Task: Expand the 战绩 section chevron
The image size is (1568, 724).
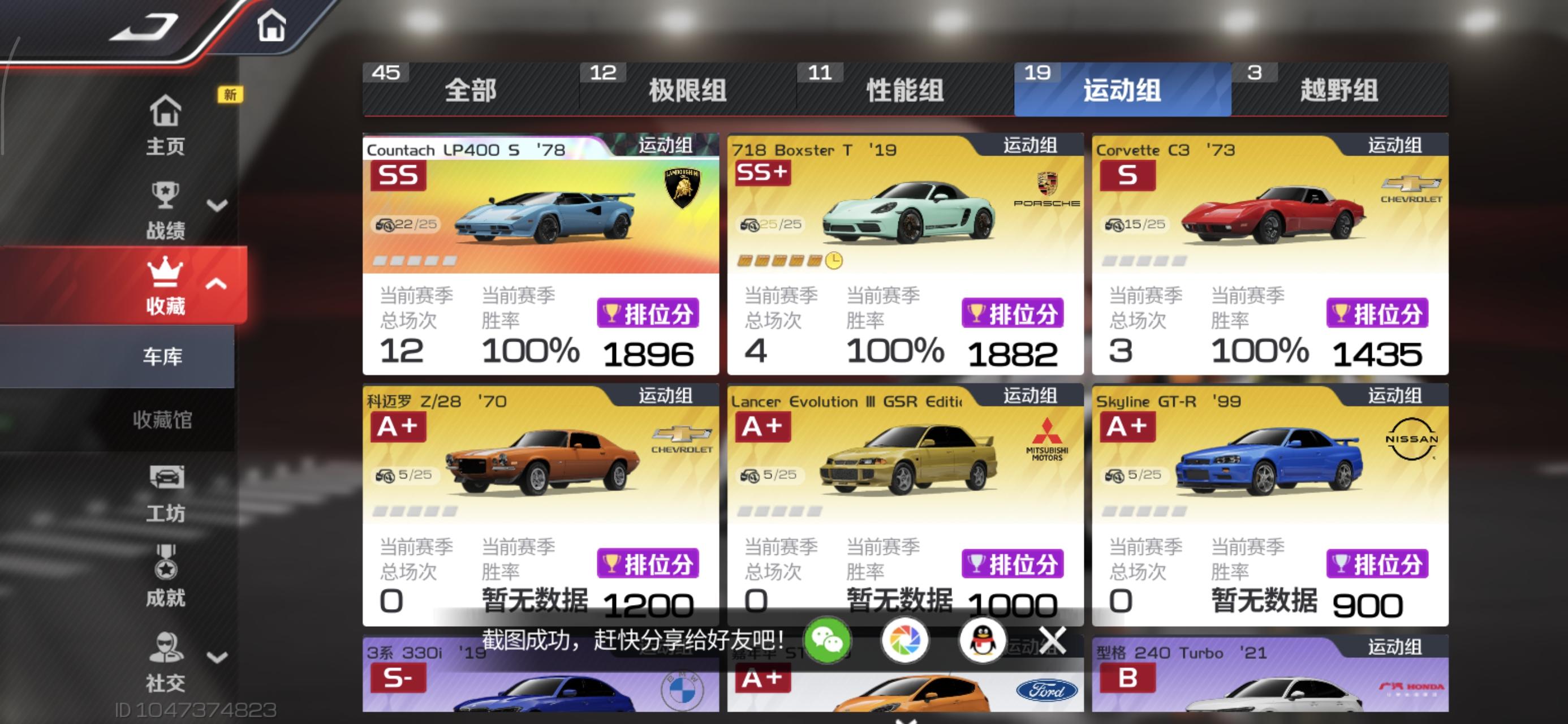Action: (216, 205)
